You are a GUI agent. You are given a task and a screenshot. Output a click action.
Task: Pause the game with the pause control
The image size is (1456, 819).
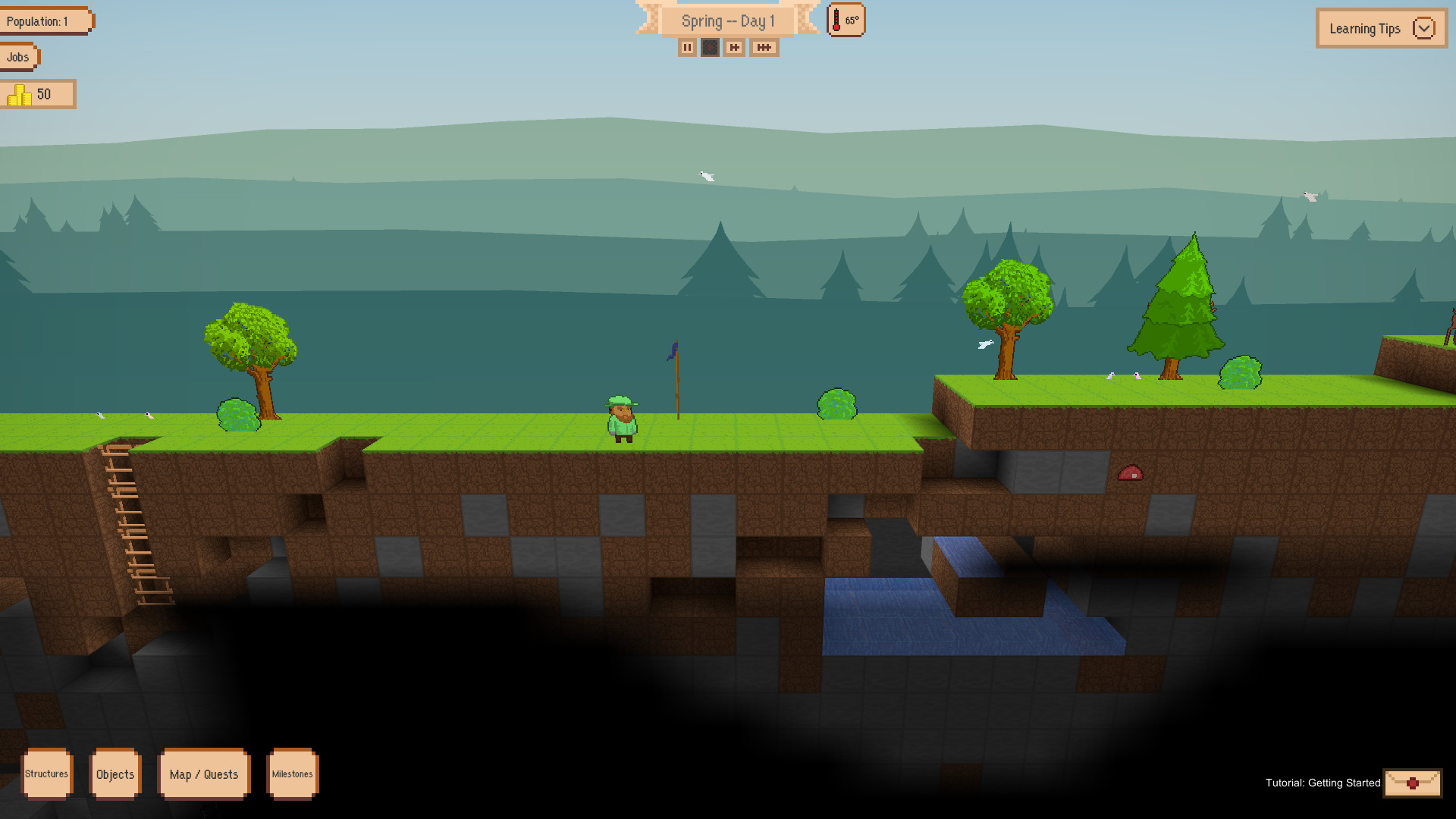tap(686, 47)
